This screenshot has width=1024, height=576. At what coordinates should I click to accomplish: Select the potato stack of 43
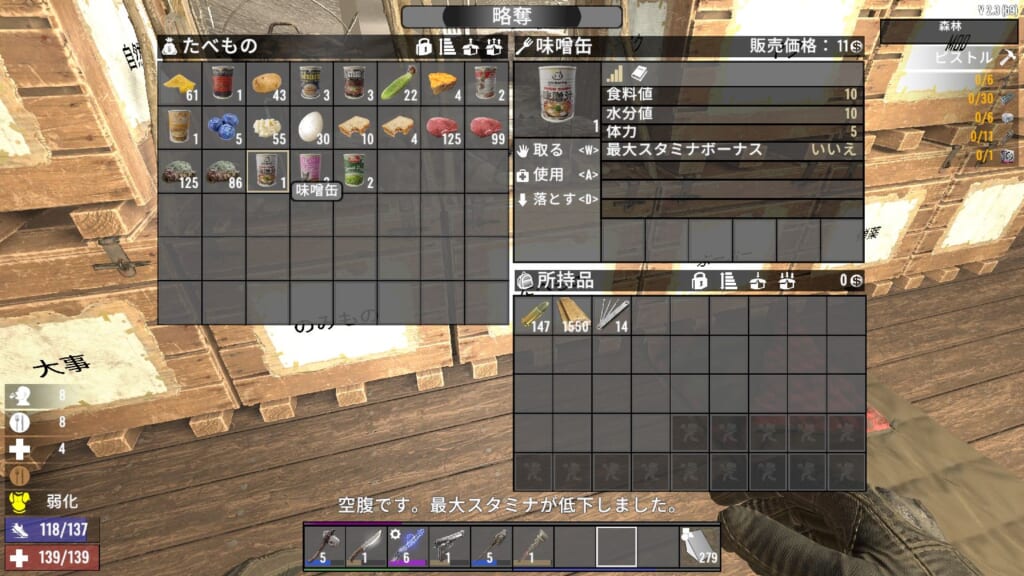coord(268,83)
